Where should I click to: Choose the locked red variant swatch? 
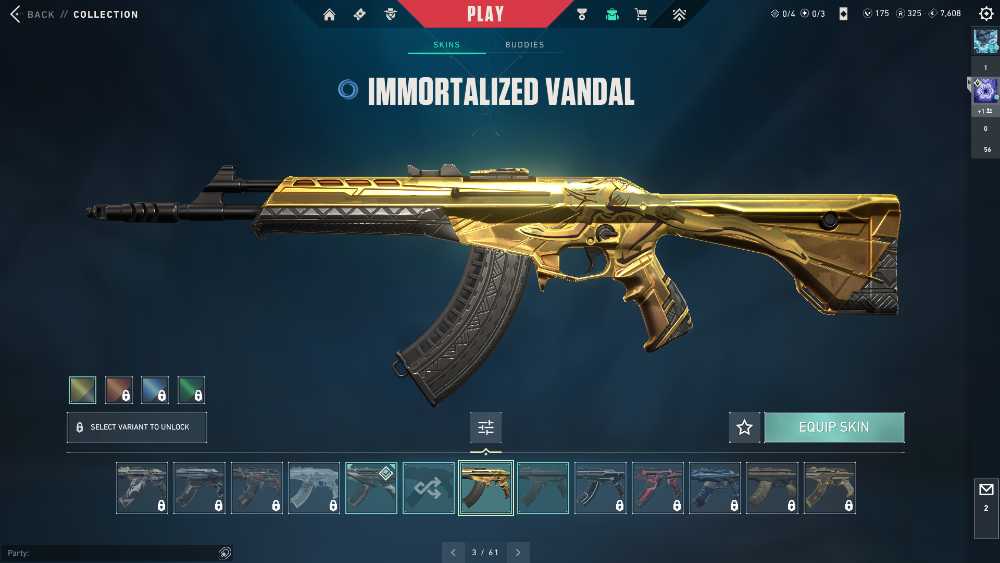tap(119, 389)
